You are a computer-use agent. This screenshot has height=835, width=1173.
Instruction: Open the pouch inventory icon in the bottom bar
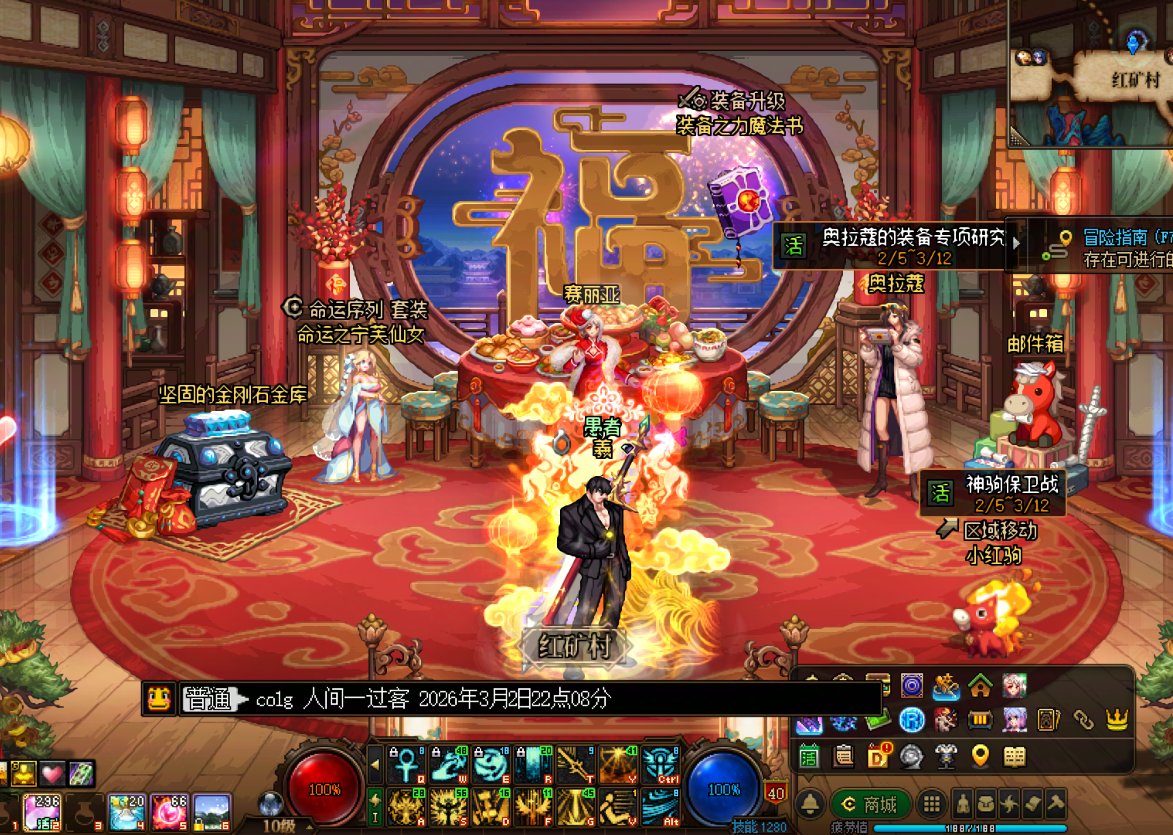point(985,804)
